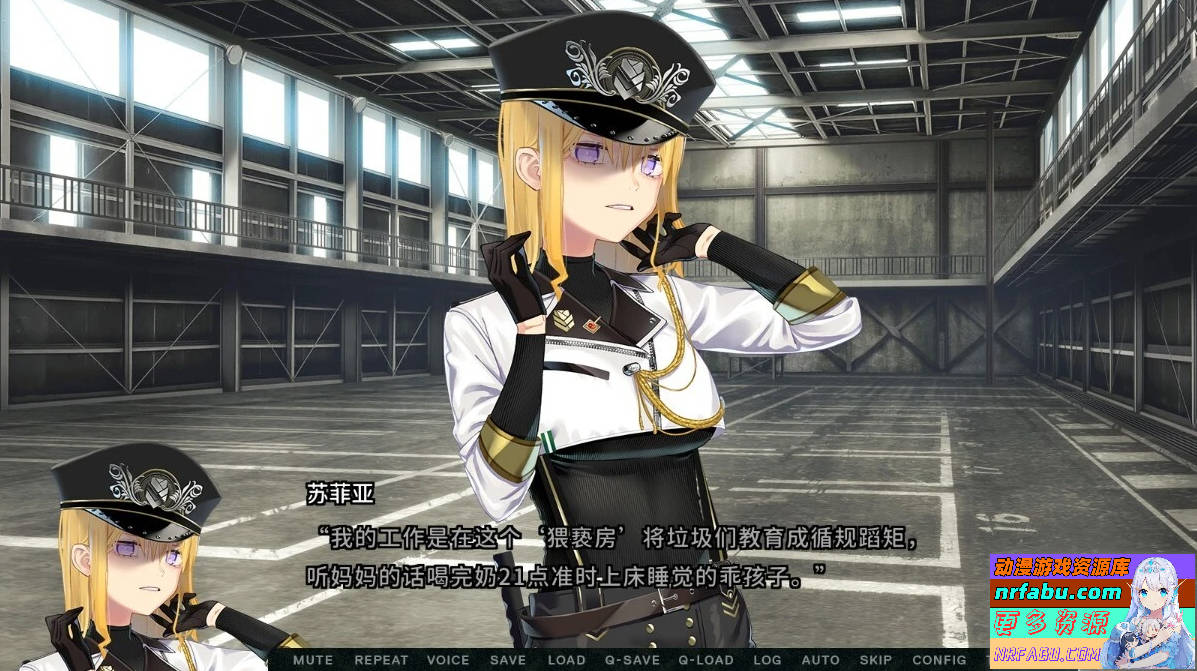Replay the voice line with REPEAT
Screen dimensions: 1197x671
381,660
